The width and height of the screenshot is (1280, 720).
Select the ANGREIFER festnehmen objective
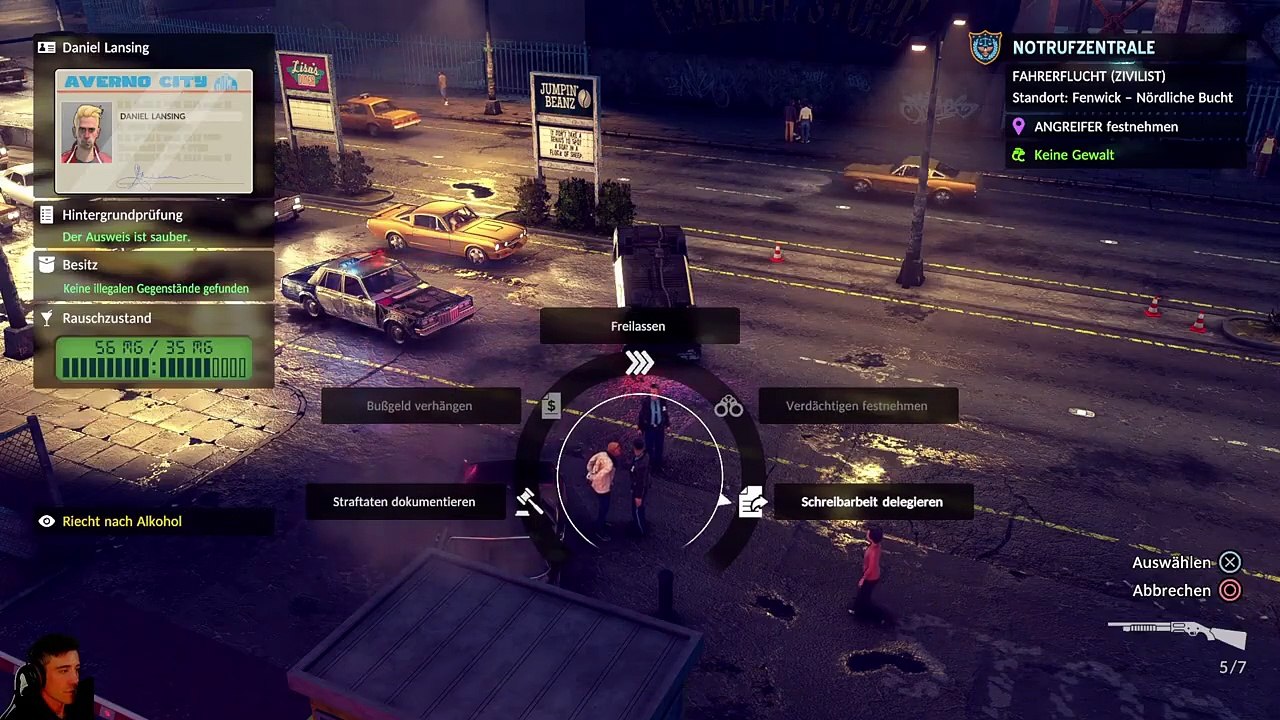1106,127
